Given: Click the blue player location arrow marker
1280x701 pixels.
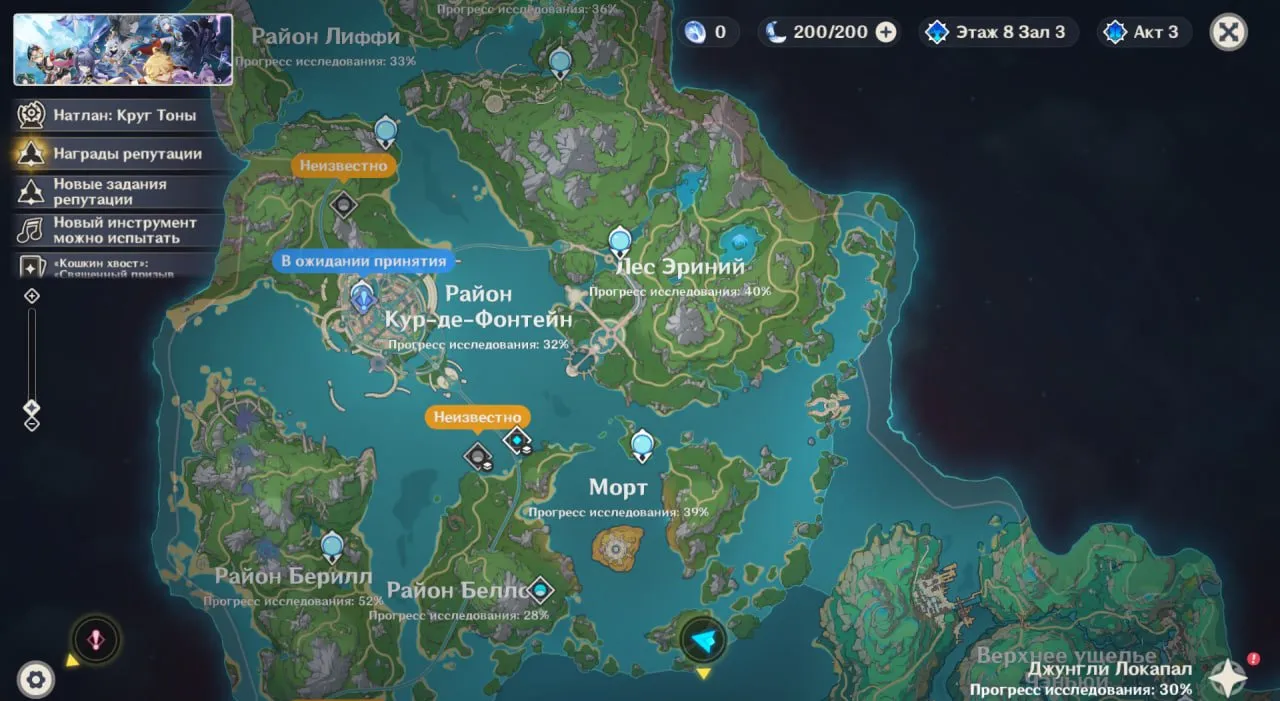Looking at the screenshot, I should click(x=703, y=642).
